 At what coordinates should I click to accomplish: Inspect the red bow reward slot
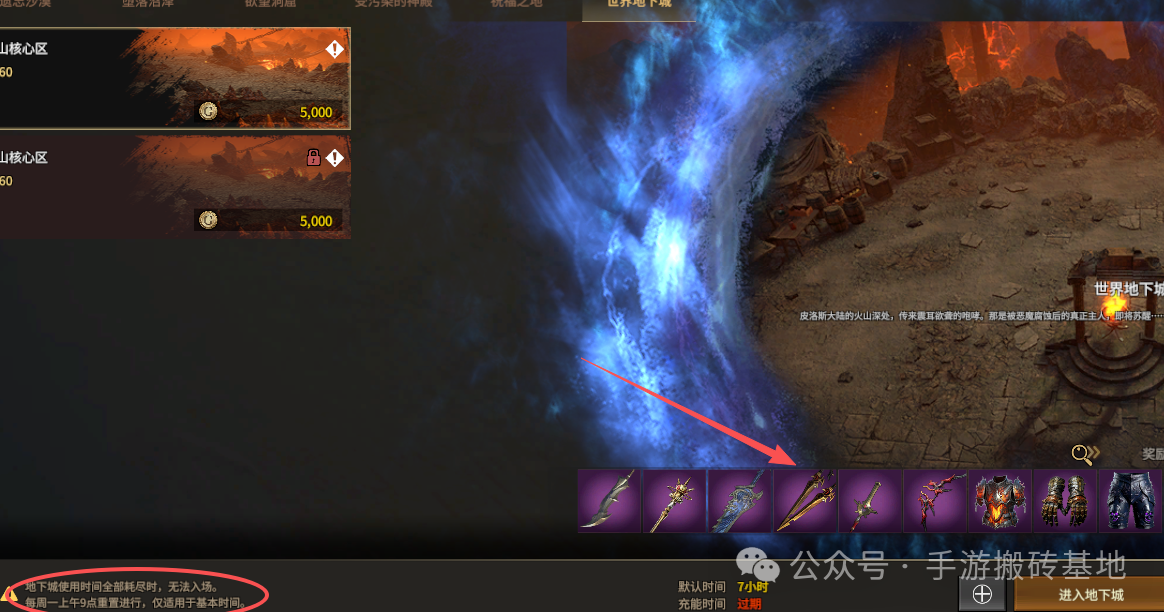[935, 500]
